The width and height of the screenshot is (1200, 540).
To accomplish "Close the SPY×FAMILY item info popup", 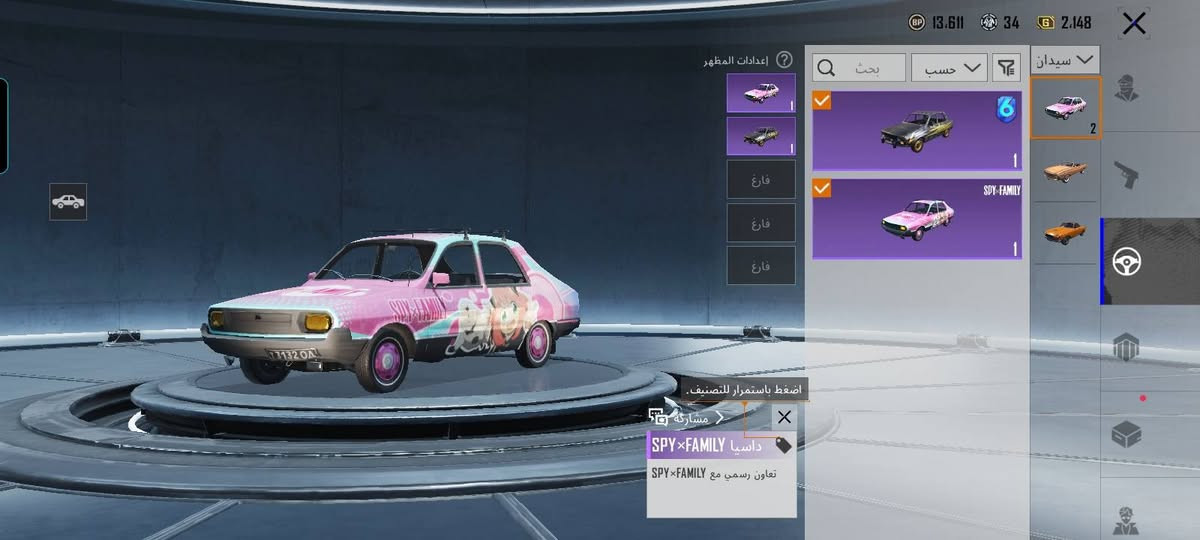I will [784, 417].
